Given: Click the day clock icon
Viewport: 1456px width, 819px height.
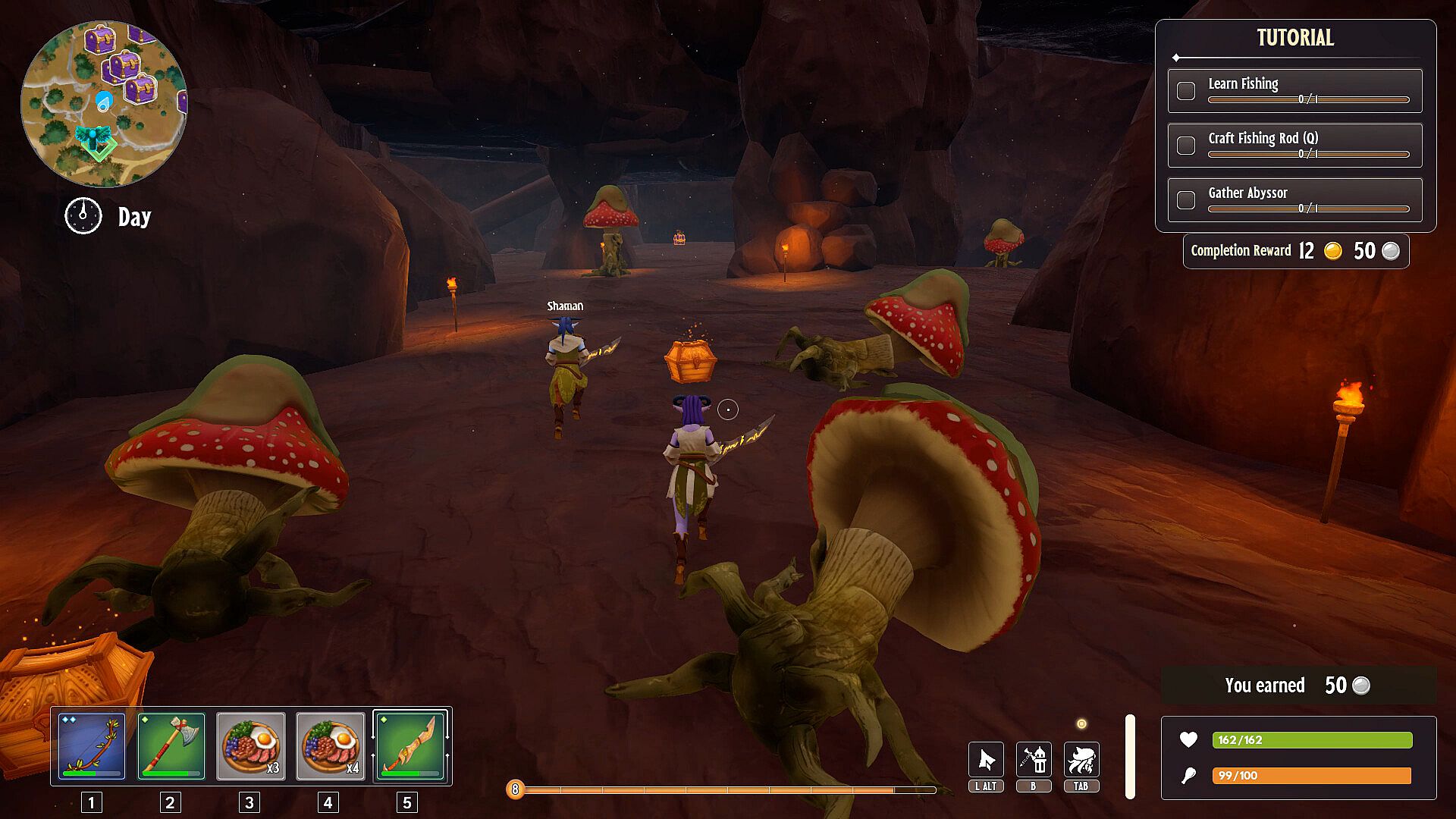Looking at the screenshot, I should tap(83, 216).
